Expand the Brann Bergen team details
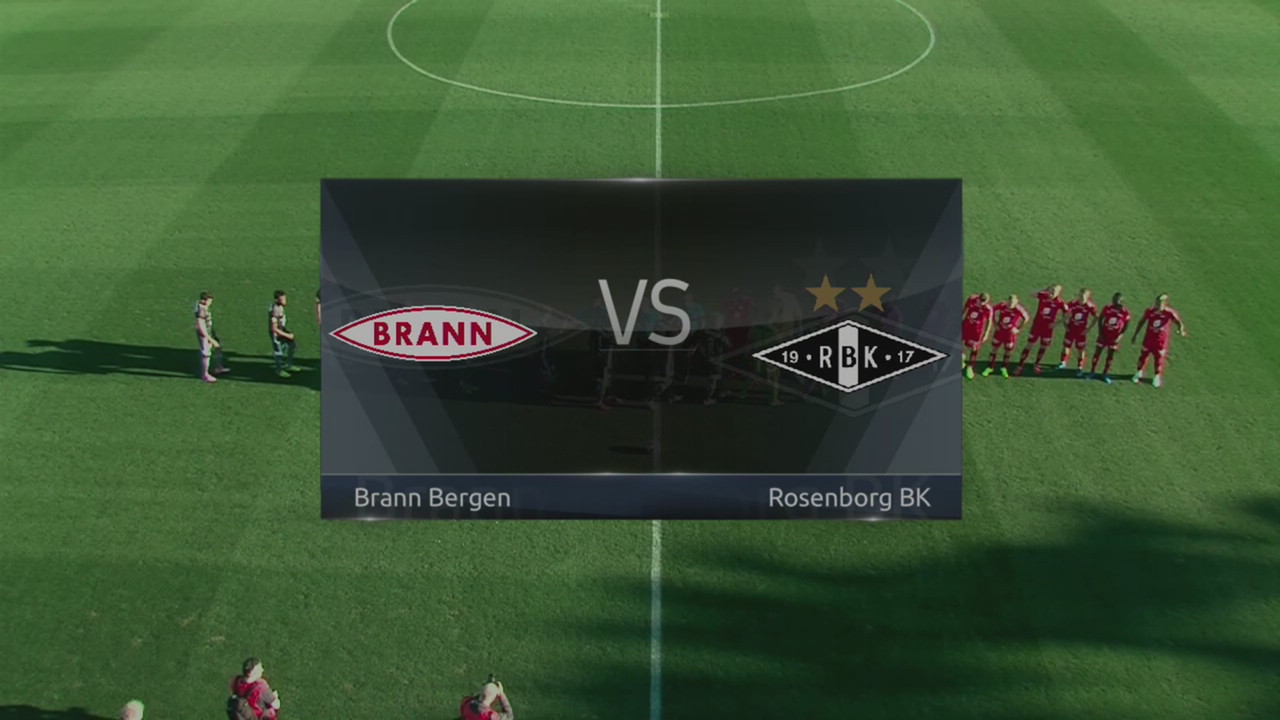Screen dimensions: 1280x720 click(431, 497)
